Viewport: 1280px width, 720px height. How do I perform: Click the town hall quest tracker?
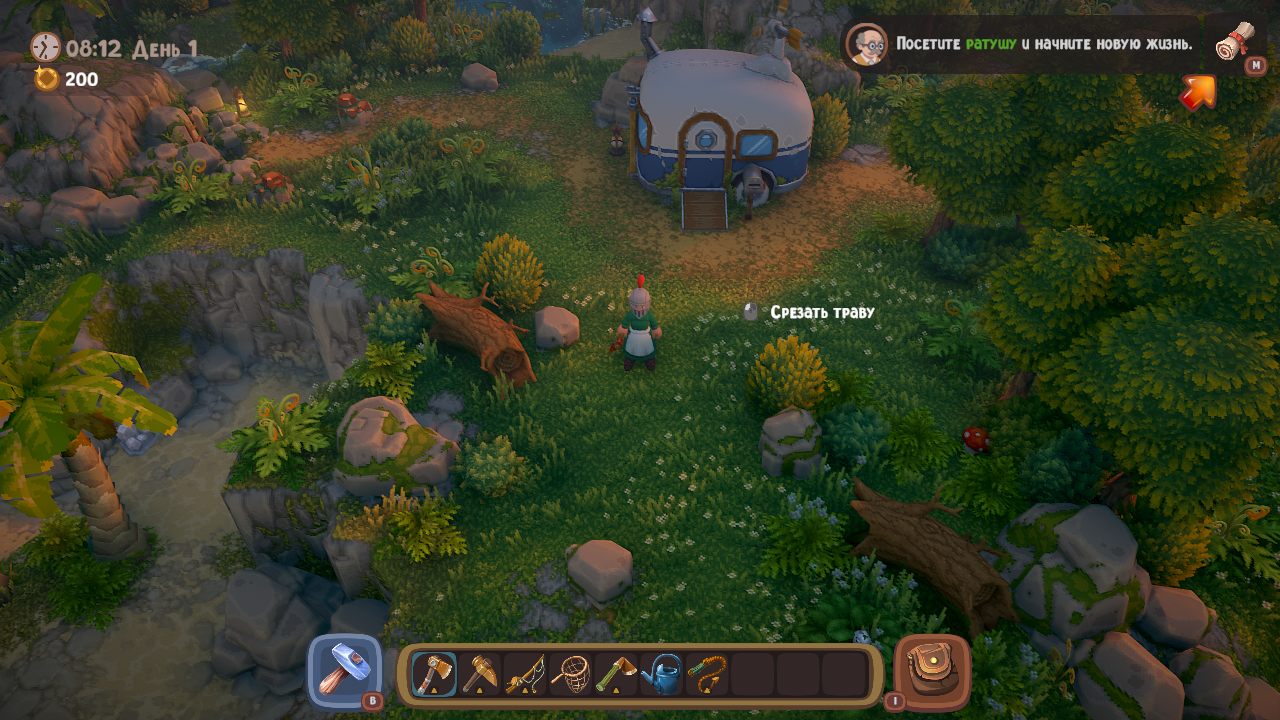coord(1043,44)
